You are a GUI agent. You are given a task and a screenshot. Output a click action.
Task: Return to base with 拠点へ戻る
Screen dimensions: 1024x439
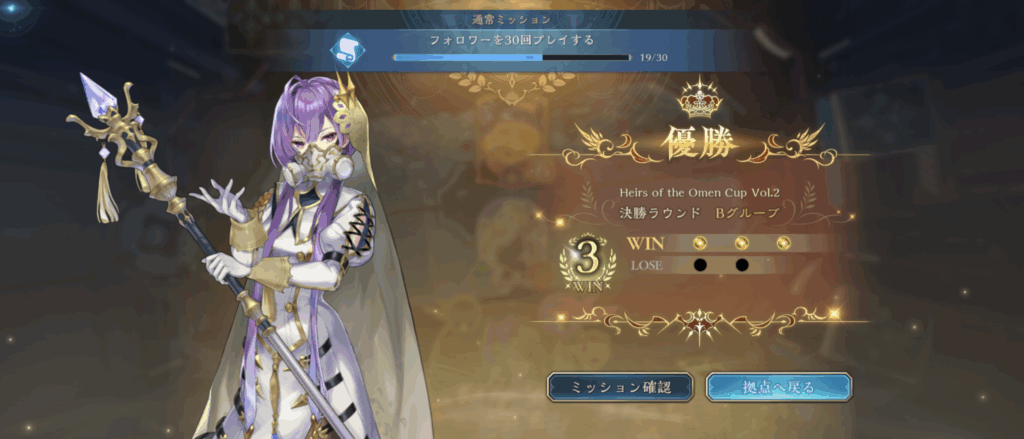778,387
